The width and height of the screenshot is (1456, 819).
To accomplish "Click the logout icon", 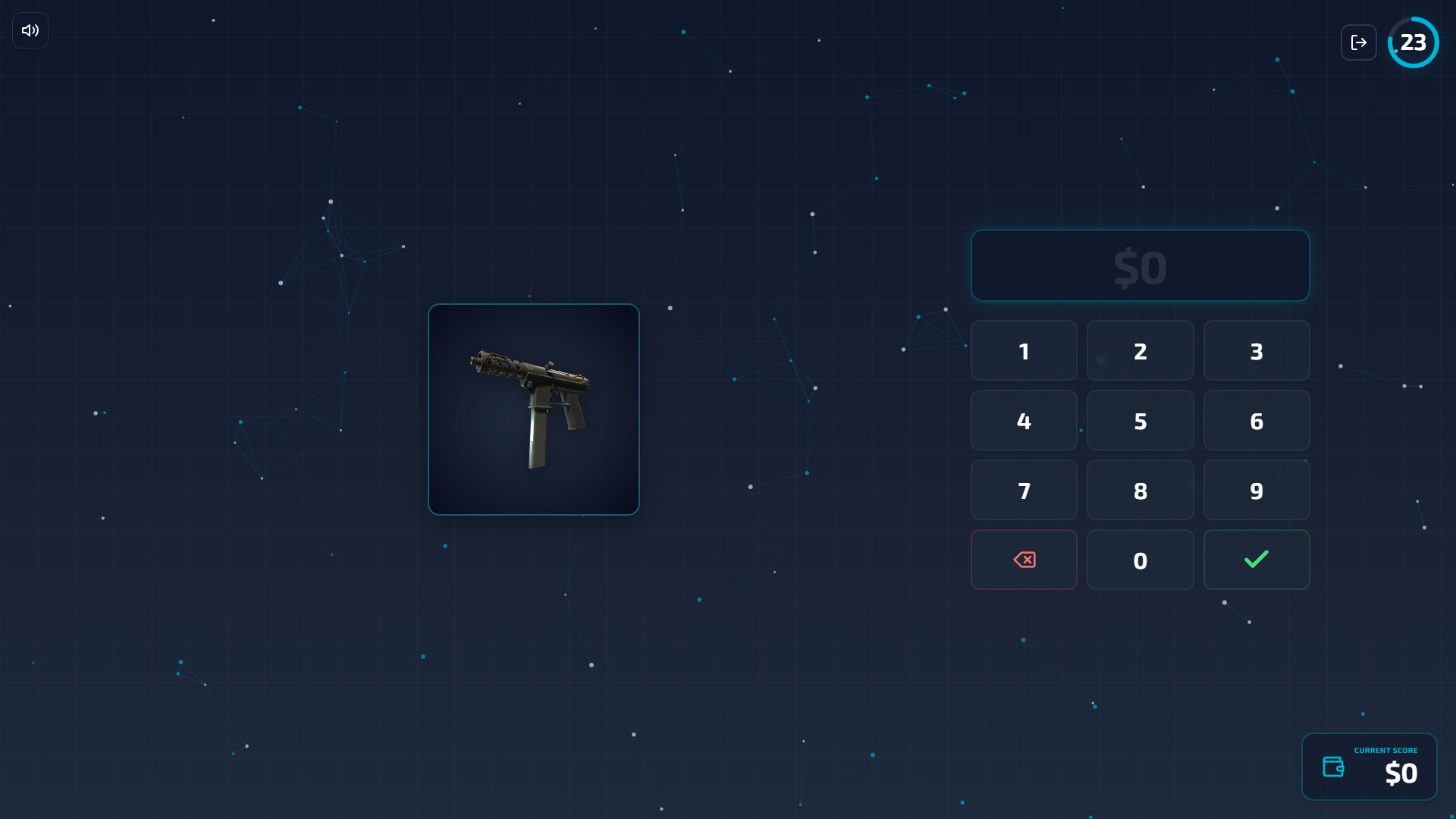I will (x=1360, y=42).
